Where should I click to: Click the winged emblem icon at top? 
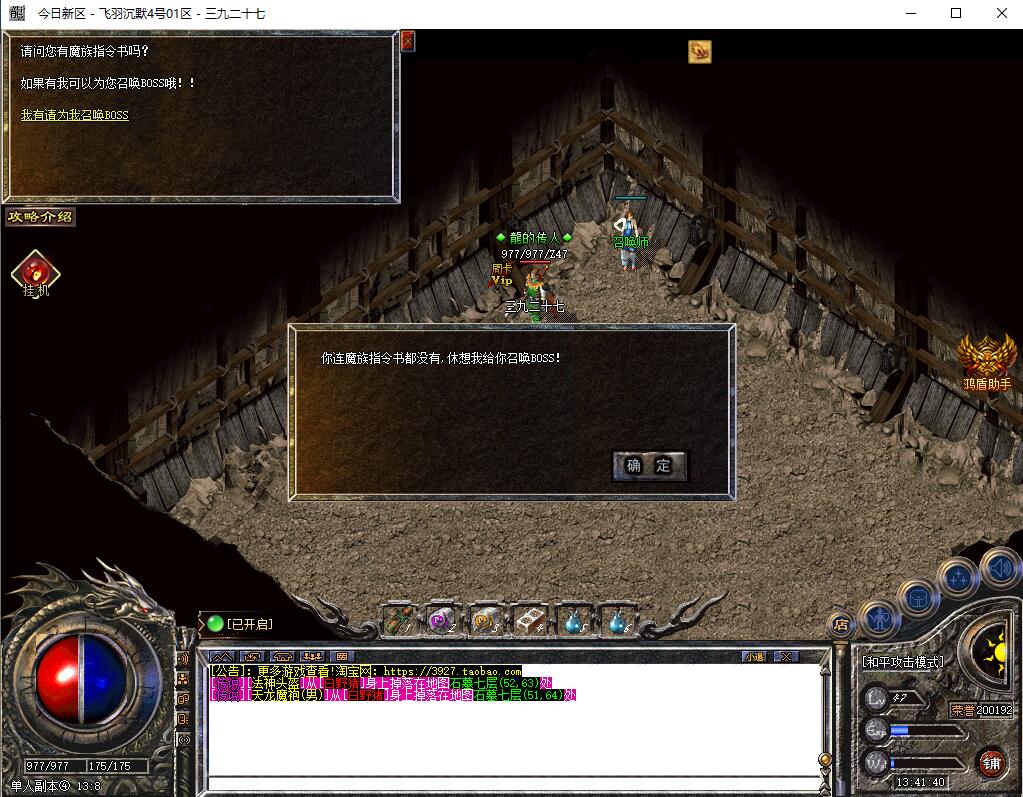(x=699, y=51)
